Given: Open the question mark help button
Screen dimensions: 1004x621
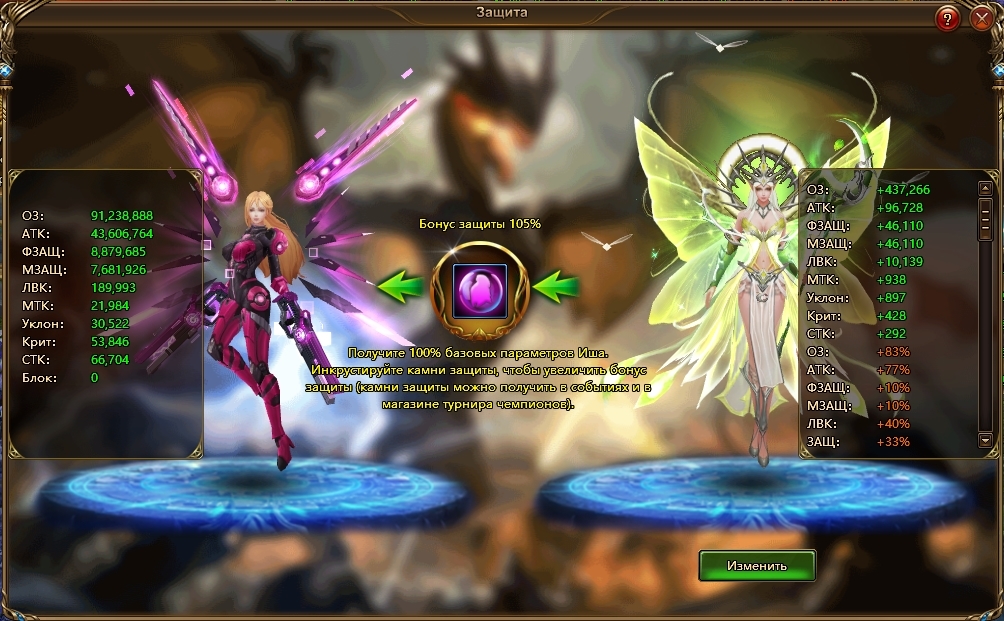Looking at the screenshot, I should click(948, 18).
